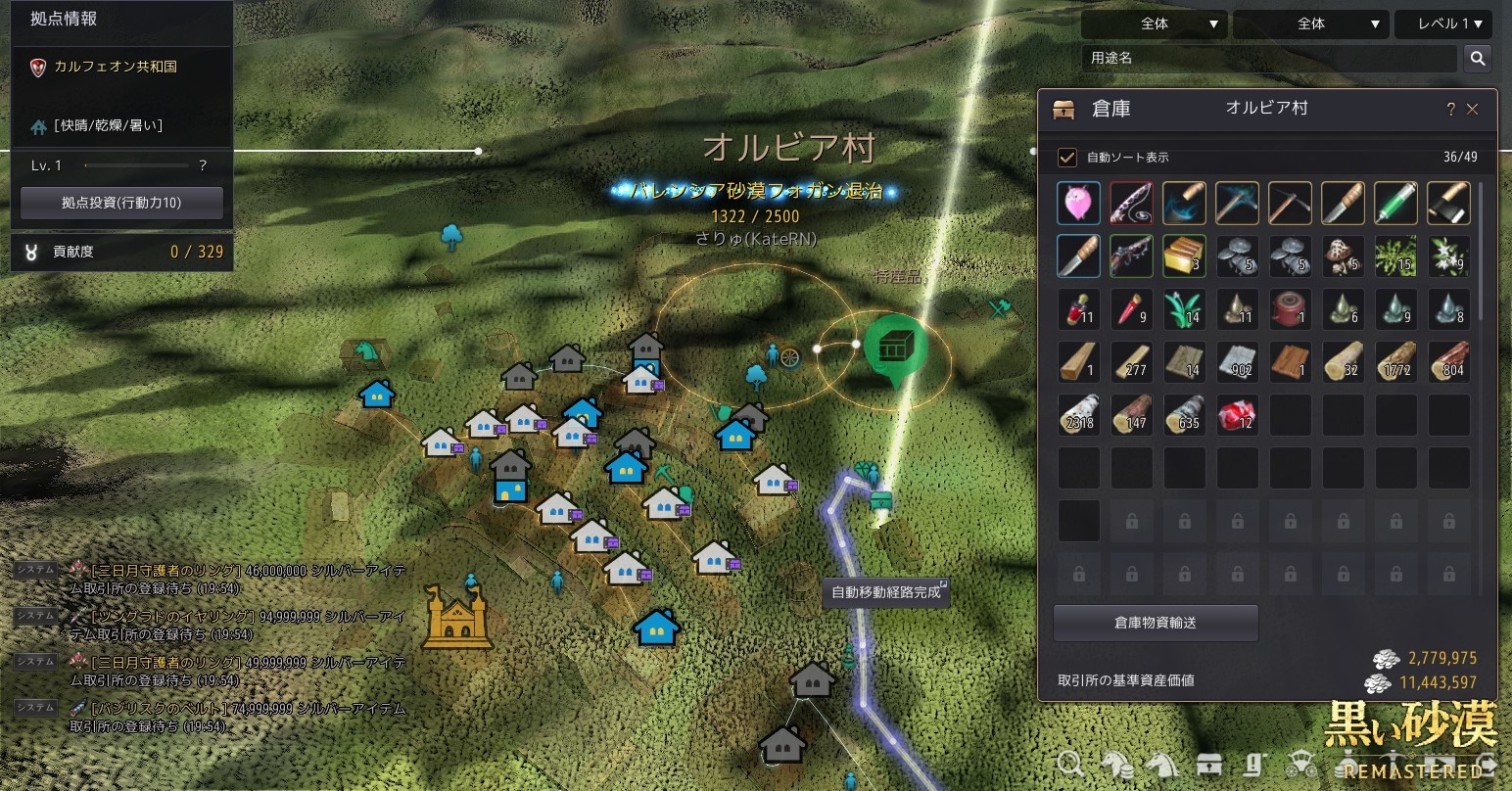The width and height of the screenshot is (1512, 791).
Task: Select the green syringe item slot
Action: coord(1395,204)
